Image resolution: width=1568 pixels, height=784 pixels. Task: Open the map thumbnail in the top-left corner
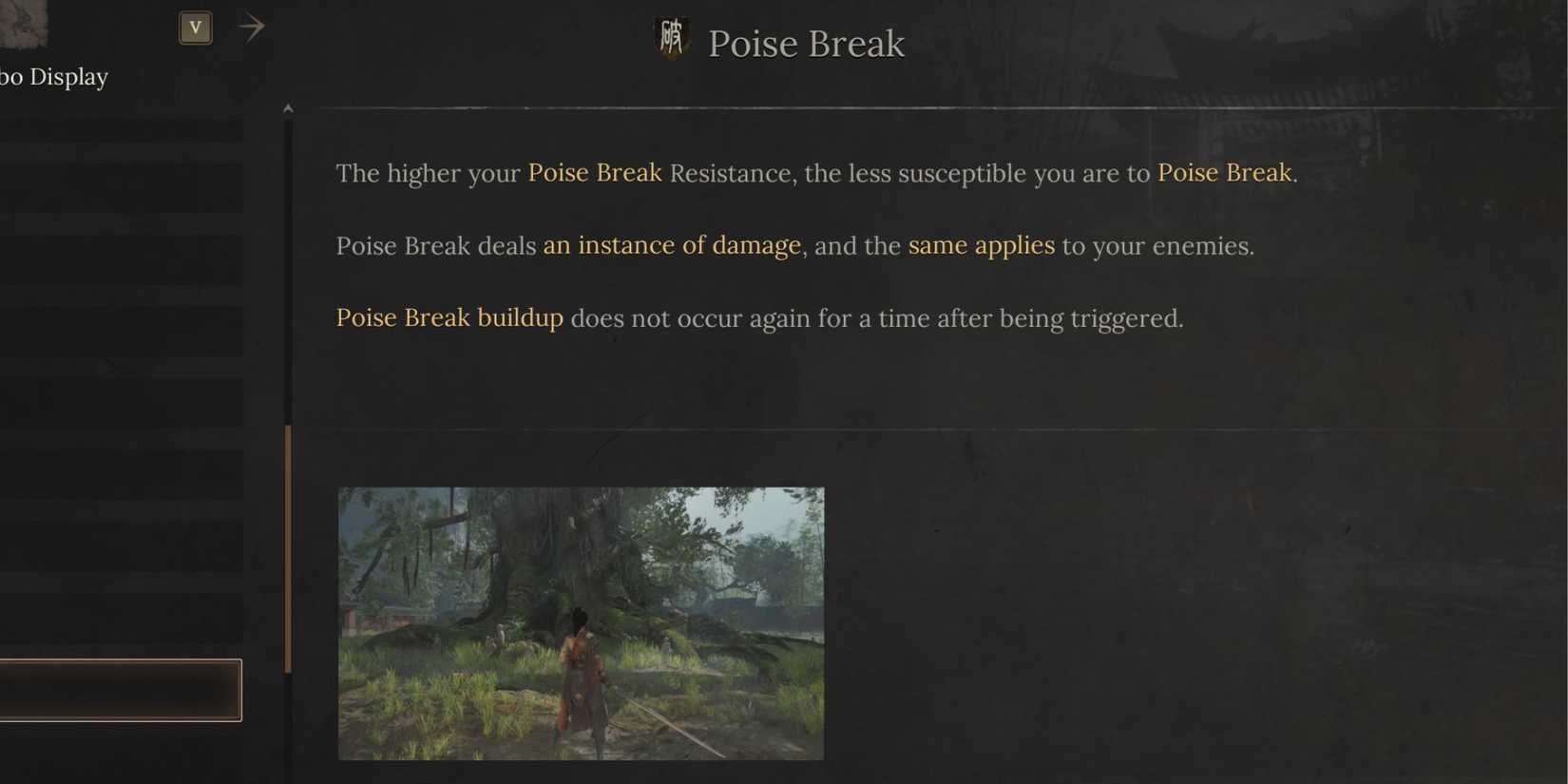(x=23, y=26)
